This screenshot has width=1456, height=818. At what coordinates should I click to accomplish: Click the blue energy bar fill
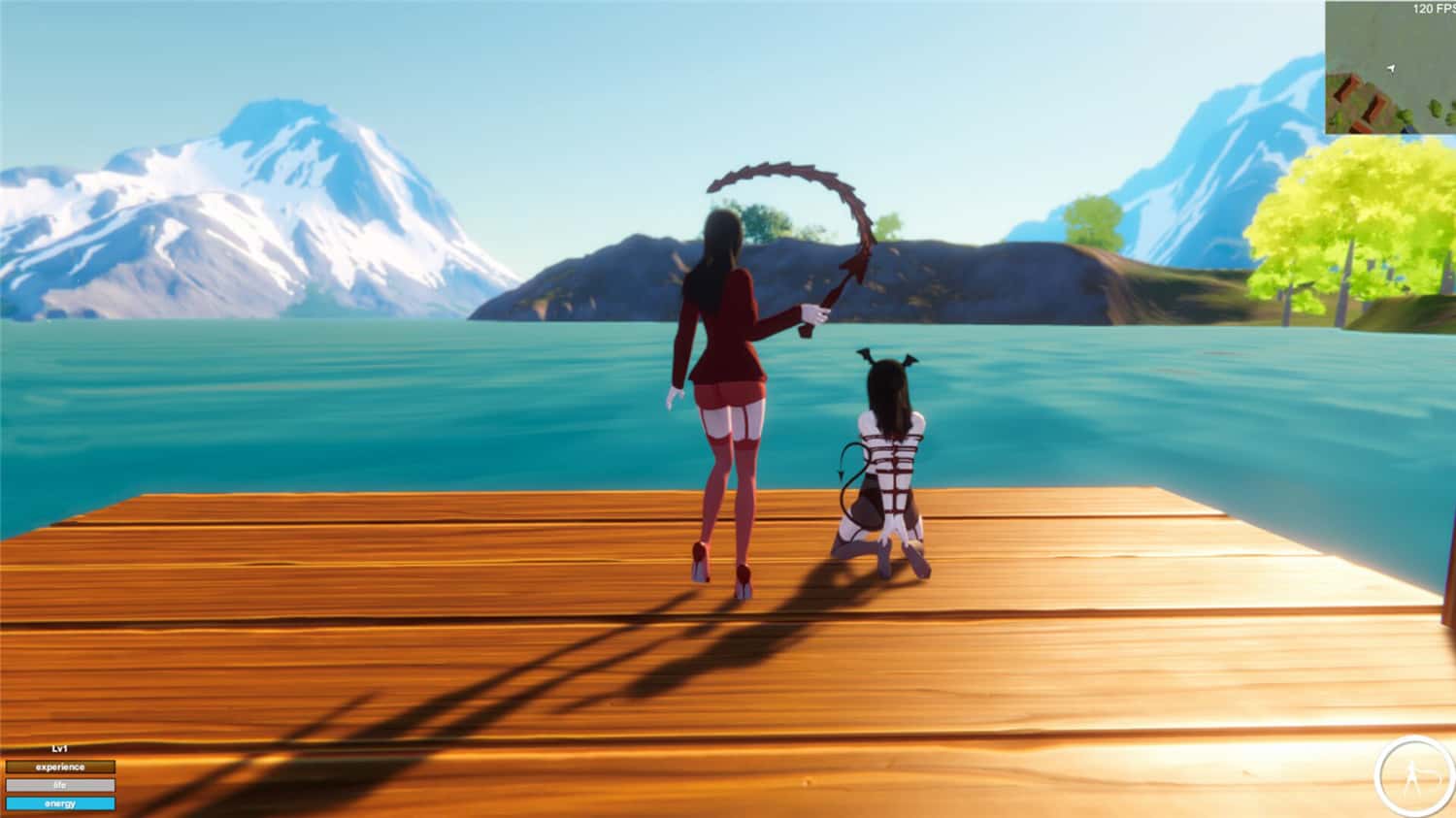(x=60, y=803)
